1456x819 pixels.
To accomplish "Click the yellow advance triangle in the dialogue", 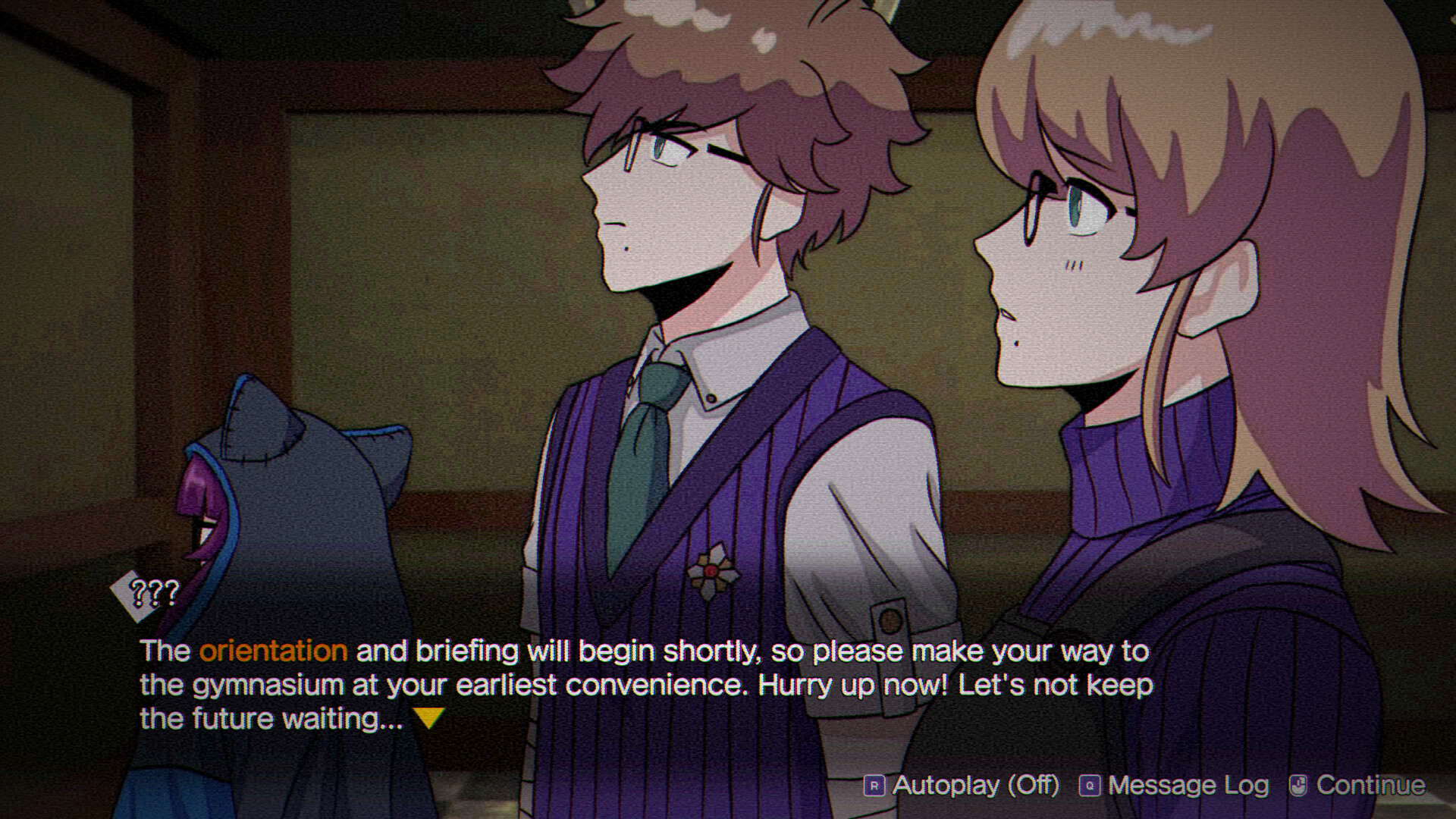I will tap(428, 716).
